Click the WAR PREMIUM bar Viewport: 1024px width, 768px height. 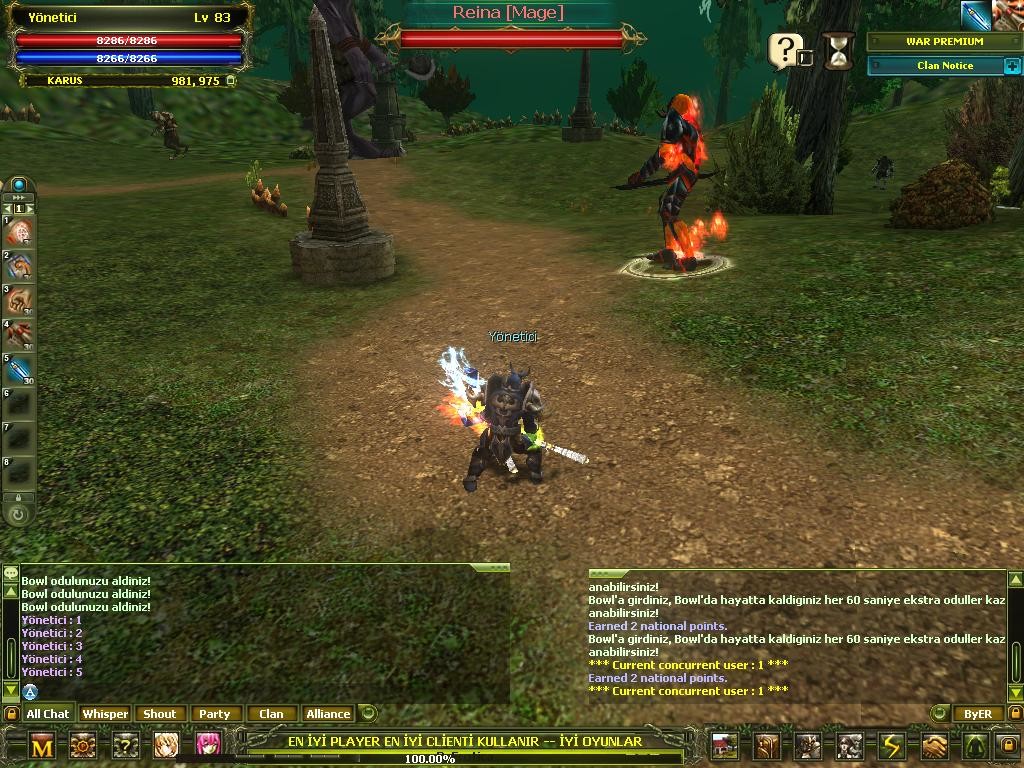coord(944,42)
